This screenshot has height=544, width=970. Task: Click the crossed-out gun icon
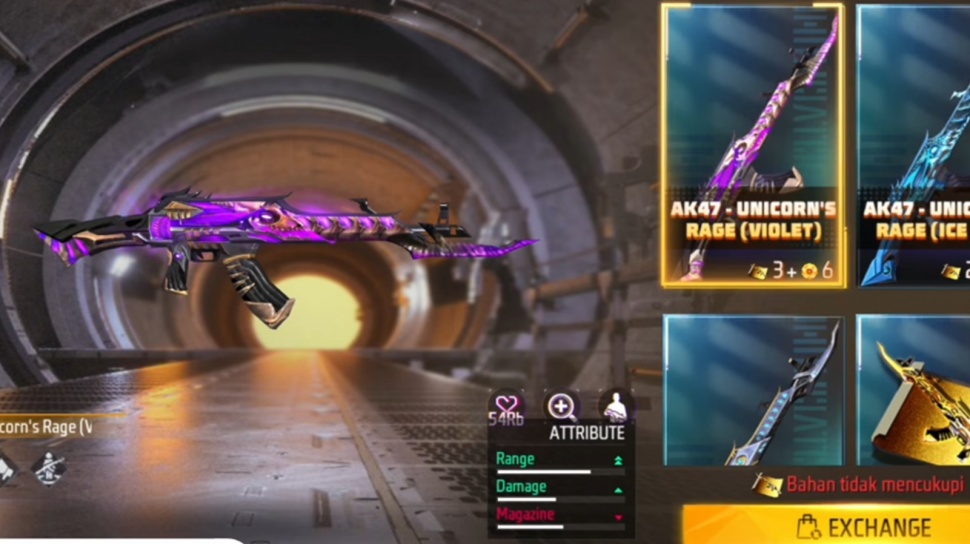(x=48, y=467)
